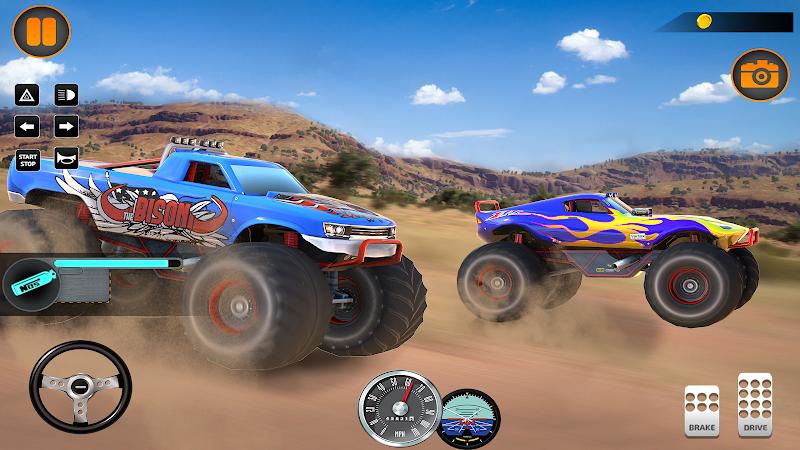Turn on the hazard warning lights
This screenshot has height=450, width=800.
tap(28, 96)
